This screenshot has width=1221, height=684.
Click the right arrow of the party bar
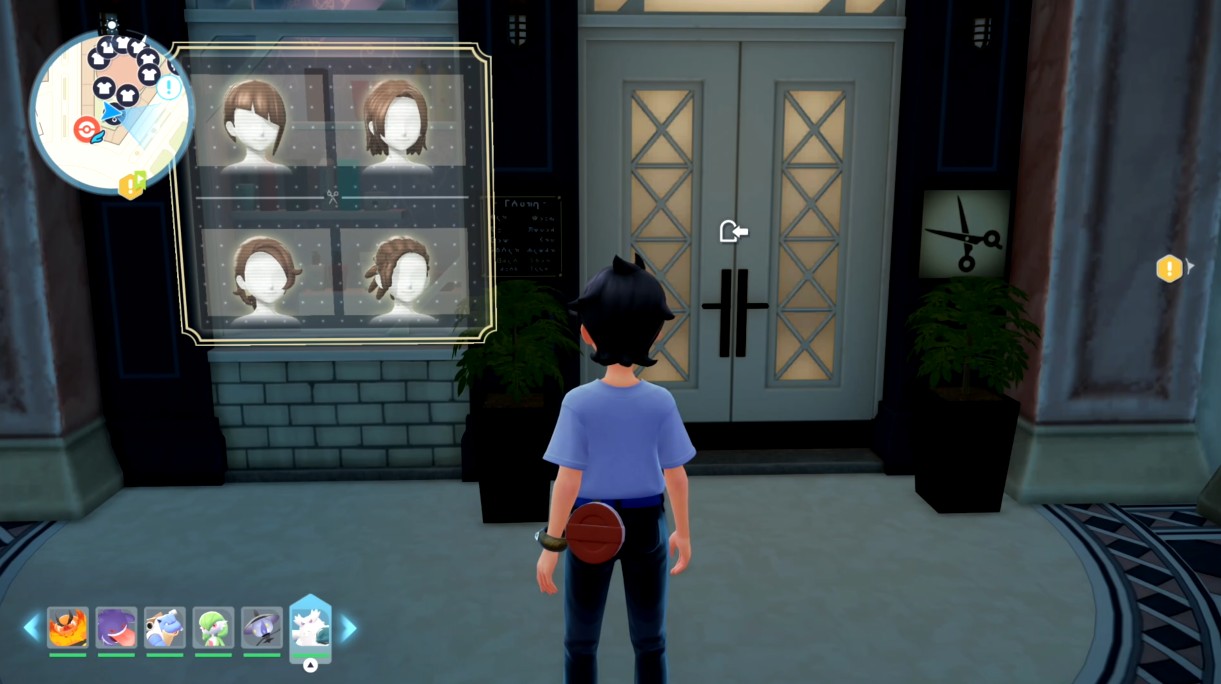tap(349, 628)
